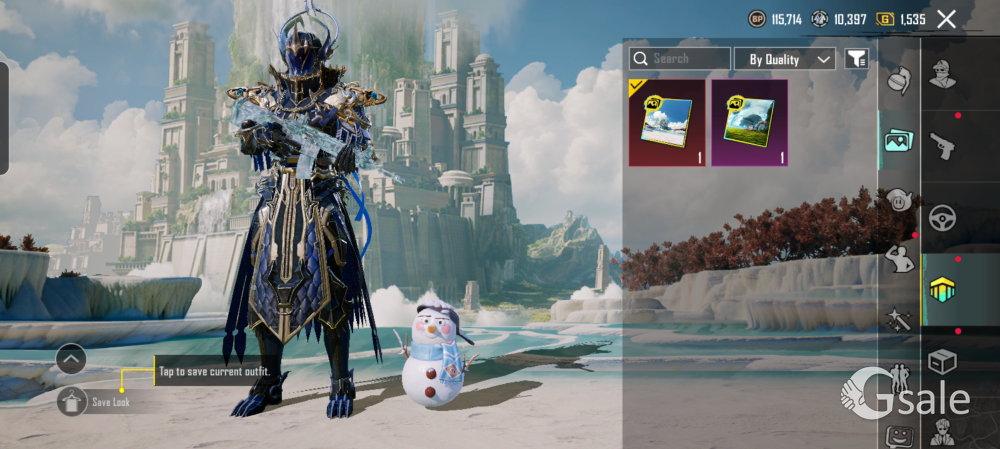Choose the backpack subcategory icon
Screen dimensions: 1000x449
tap(899, 82)
